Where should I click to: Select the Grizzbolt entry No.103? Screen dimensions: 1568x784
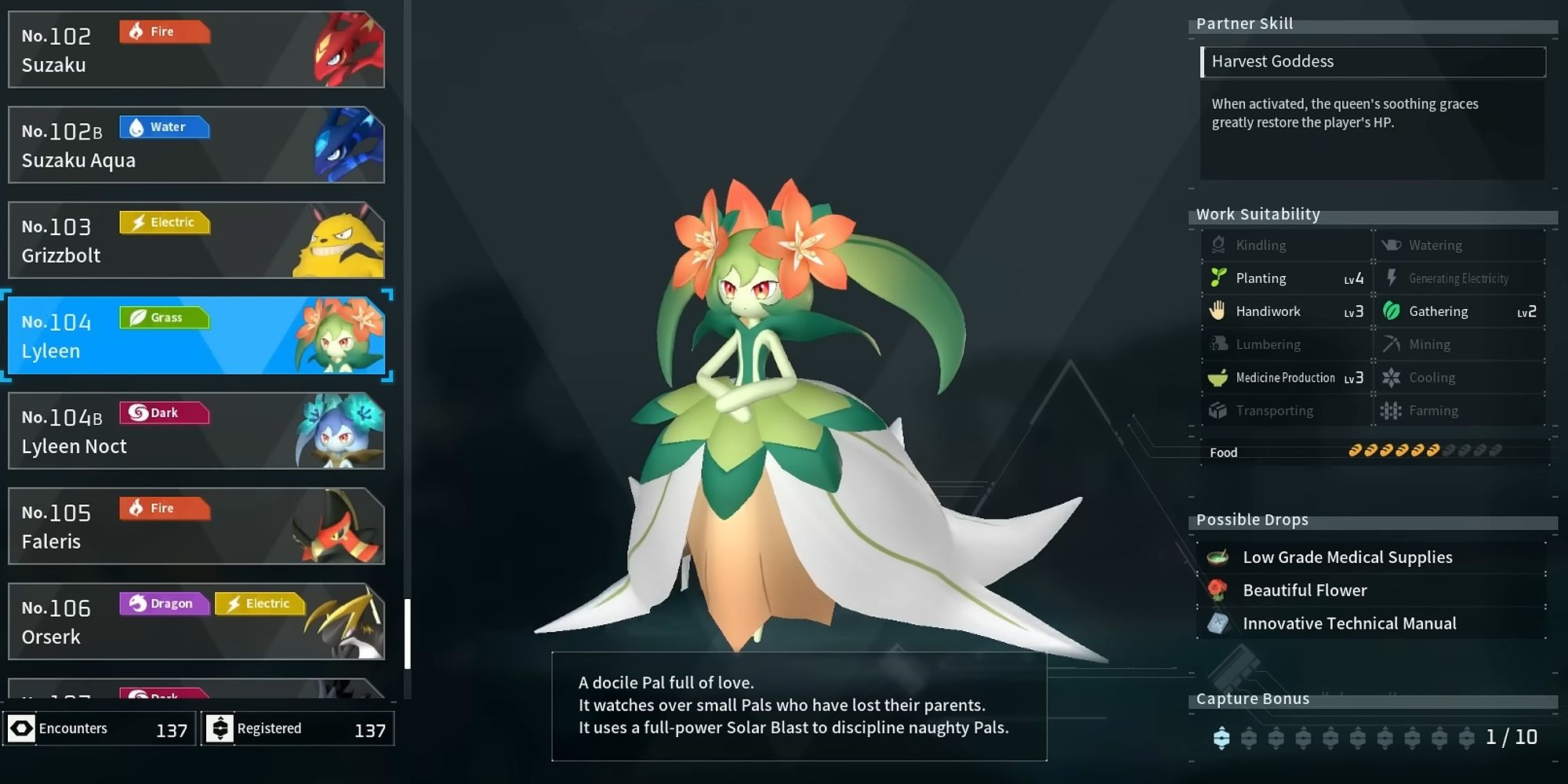click(x=196, y=240)
